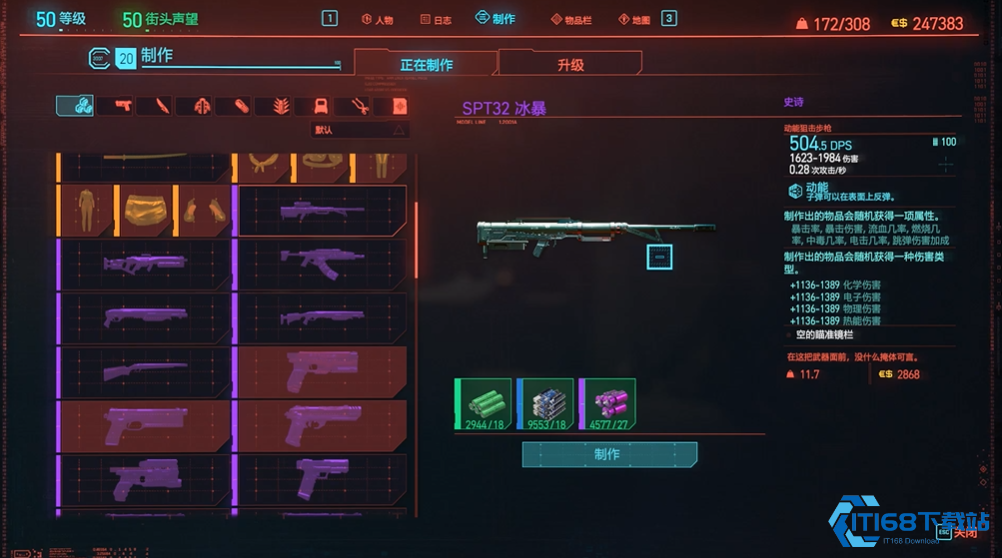Craft the SPT32 weapon with 制作 button
Viewport: 1002px width, 558px height.
pyautogui.click(x=609, y=454)
